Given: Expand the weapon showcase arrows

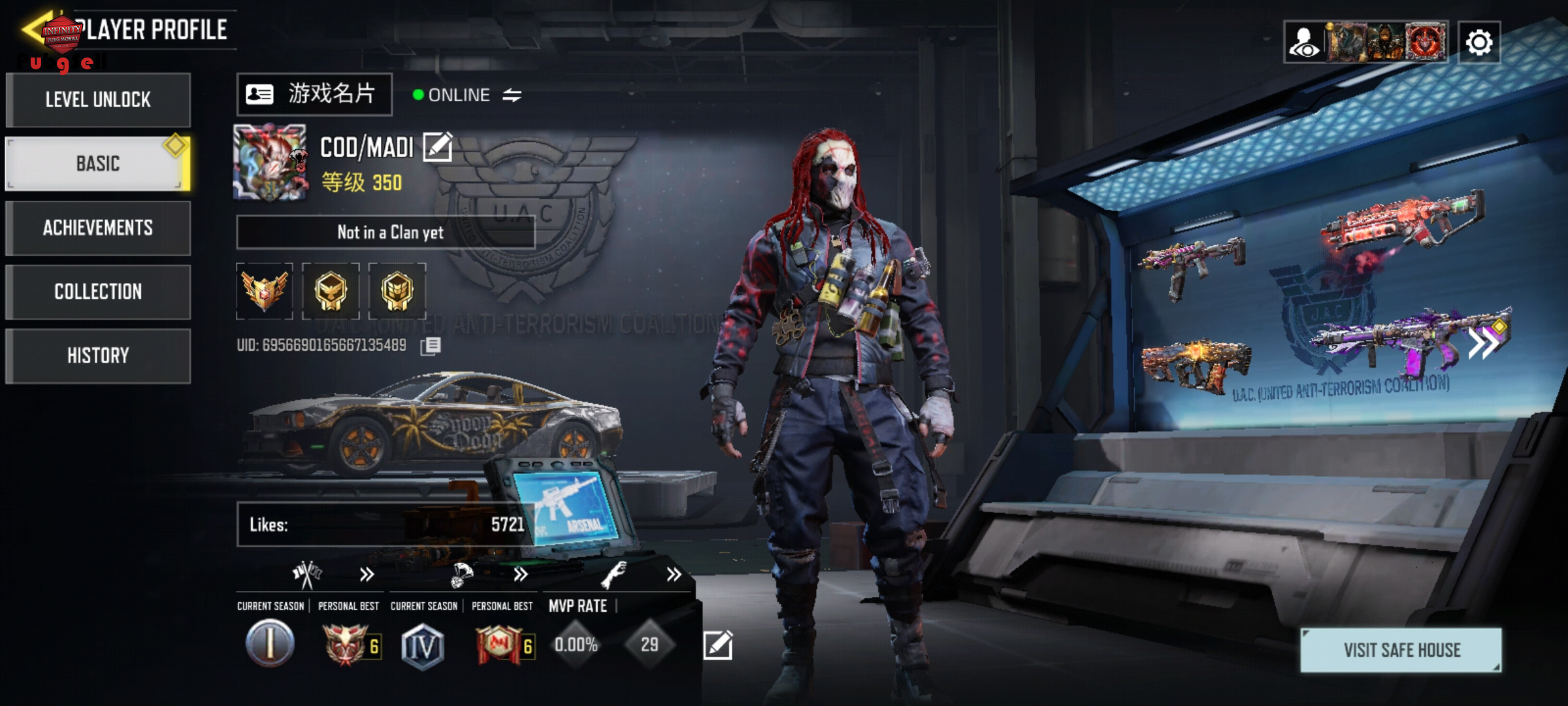Looking at the screenshot, I should click(1483, 343).
